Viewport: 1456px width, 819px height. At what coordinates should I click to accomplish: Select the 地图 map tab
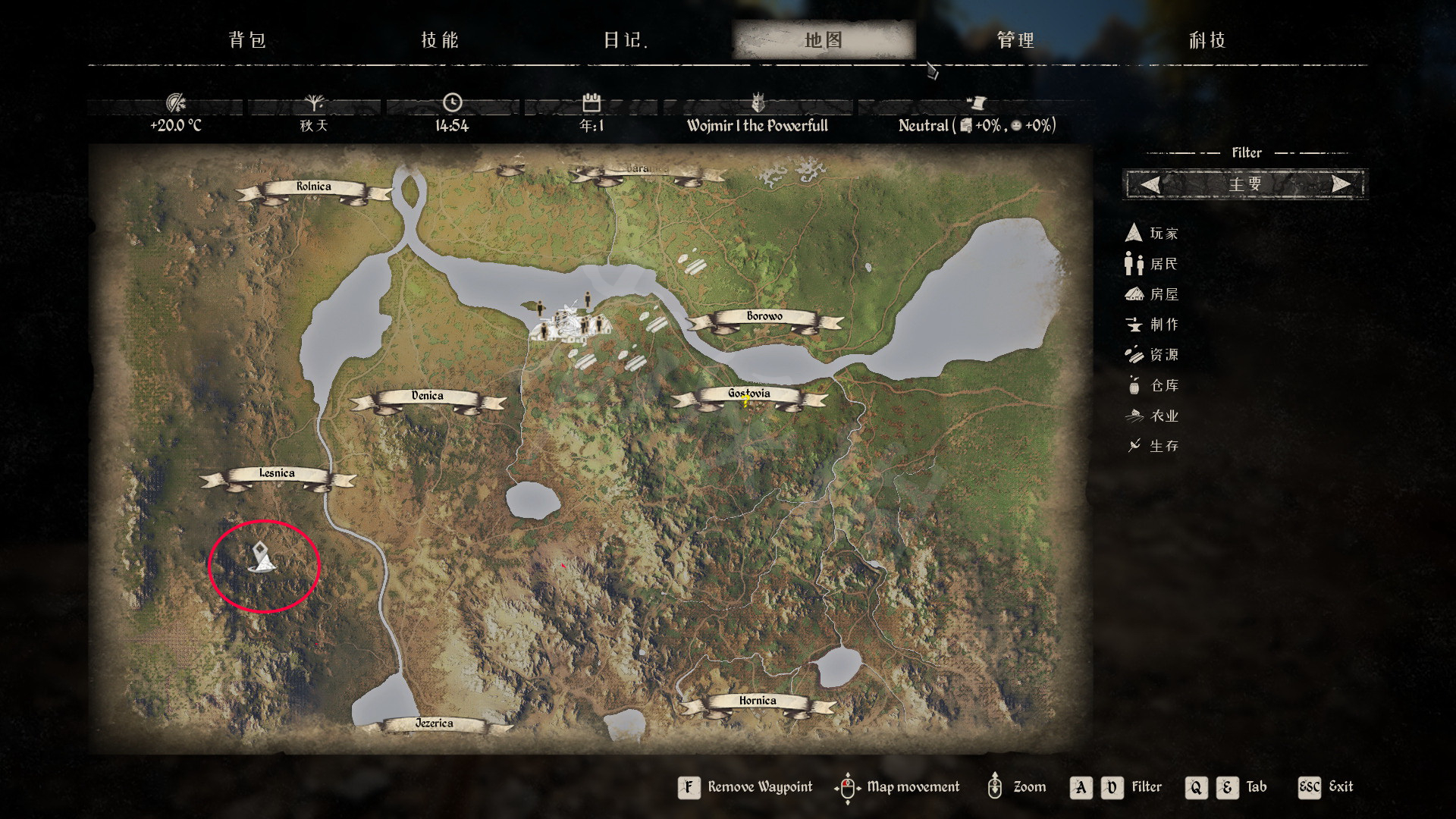click(x=824, y=40)
